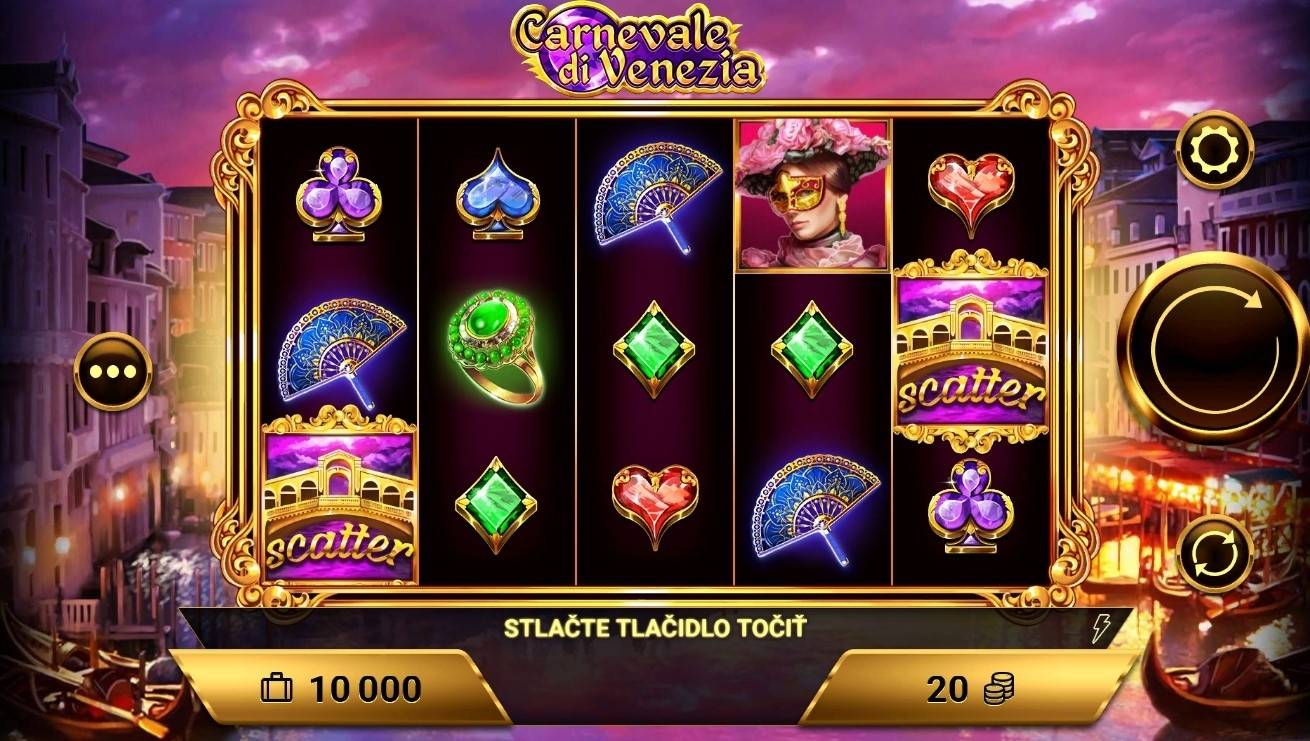Viewport: 1310px width, 741px height.
Task: Open the bet panel showing 20 coins
Action: (x=968, y=688)
